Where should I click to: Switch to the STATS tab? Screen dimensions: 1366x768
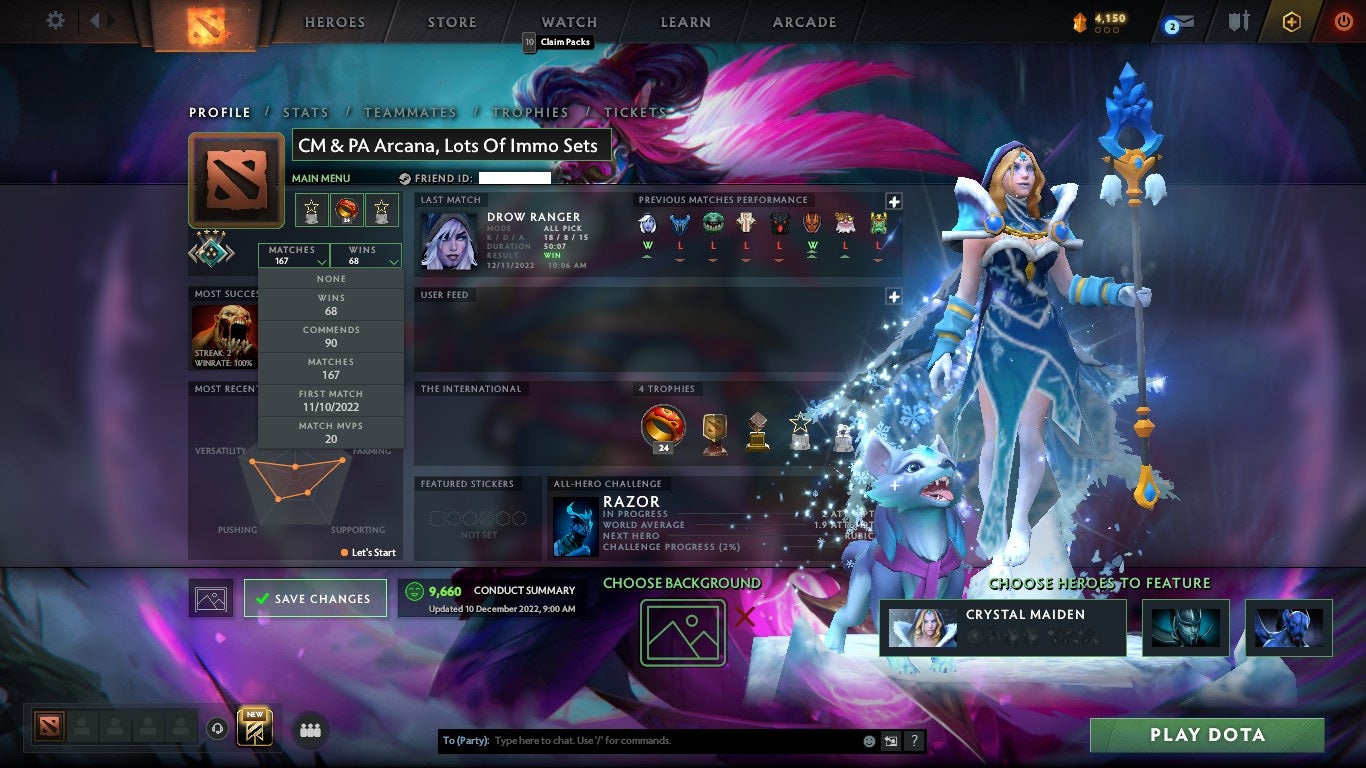tap(305, 112)
